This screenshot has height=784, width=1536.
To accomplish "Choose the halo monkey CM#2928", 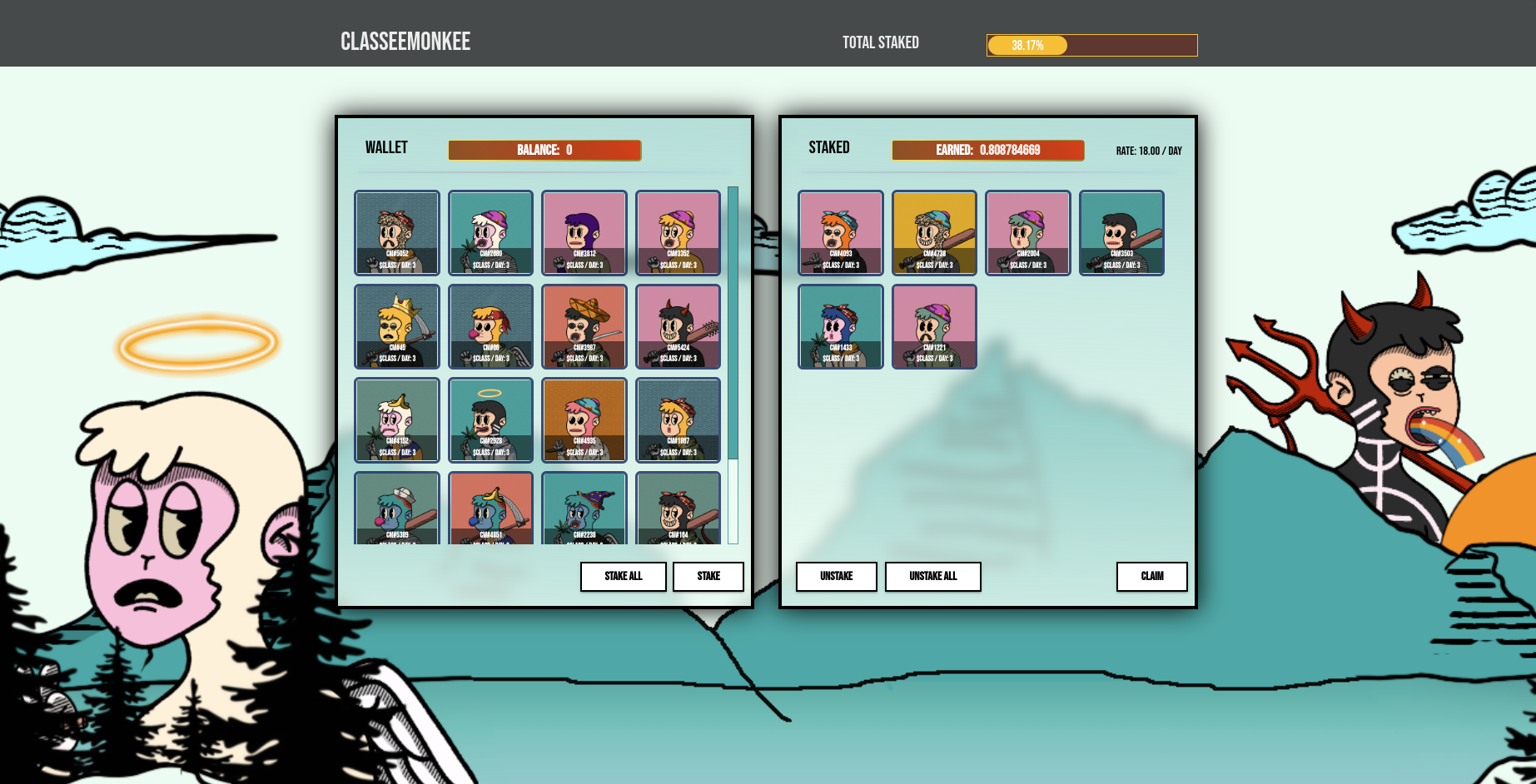I will tap(490, 420).
